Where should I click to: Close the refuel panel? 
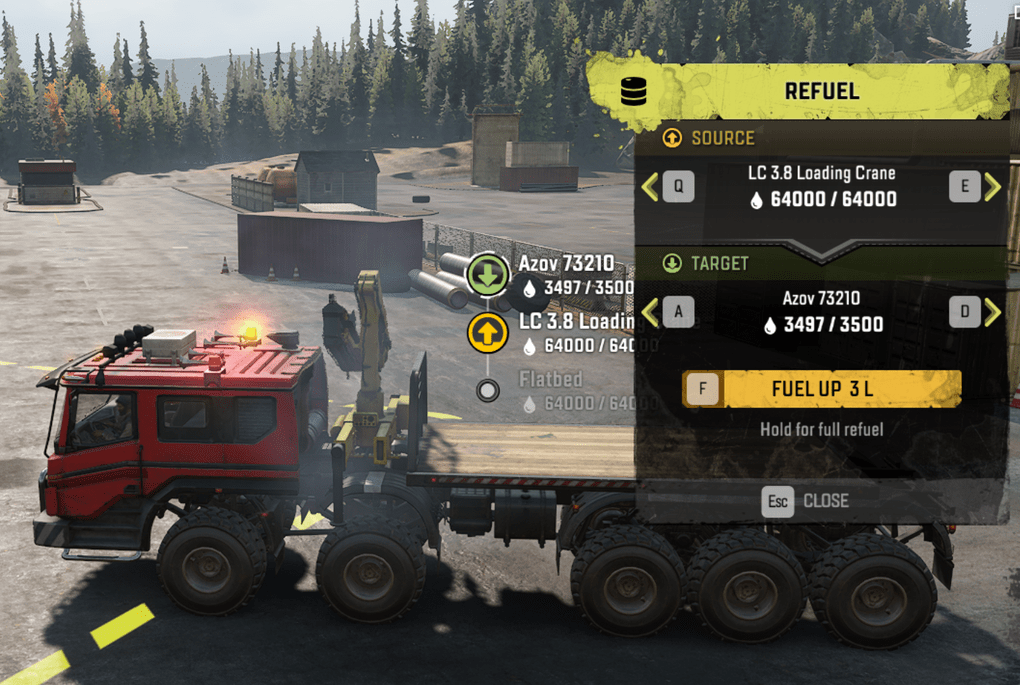coord(805,500)
